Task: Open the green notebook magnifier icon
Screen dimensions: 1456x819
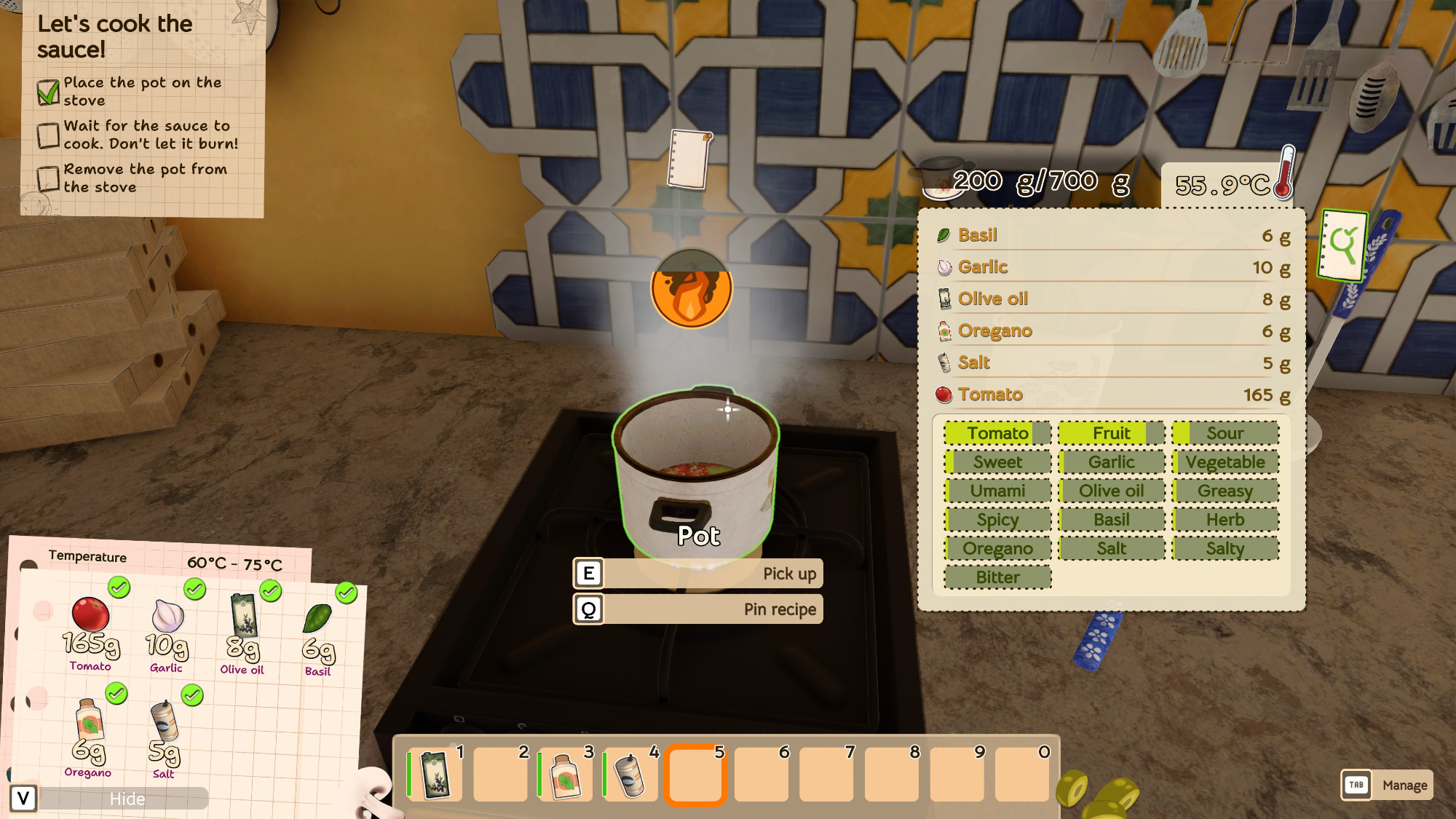Action: pyautogui.click(x=1342, y=245)
